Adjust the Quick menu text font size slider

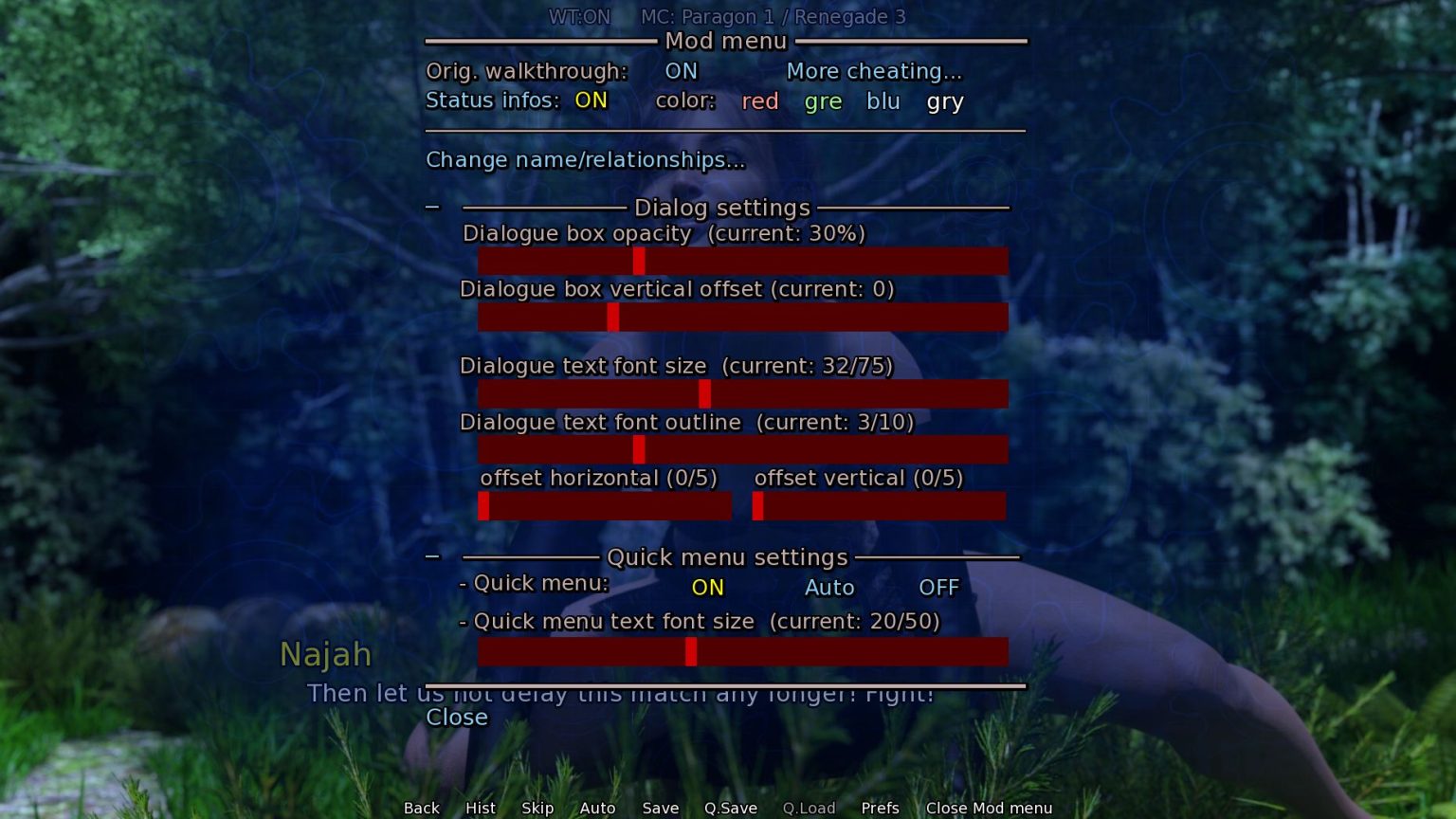pyautogui.click(x=691, y=651)
